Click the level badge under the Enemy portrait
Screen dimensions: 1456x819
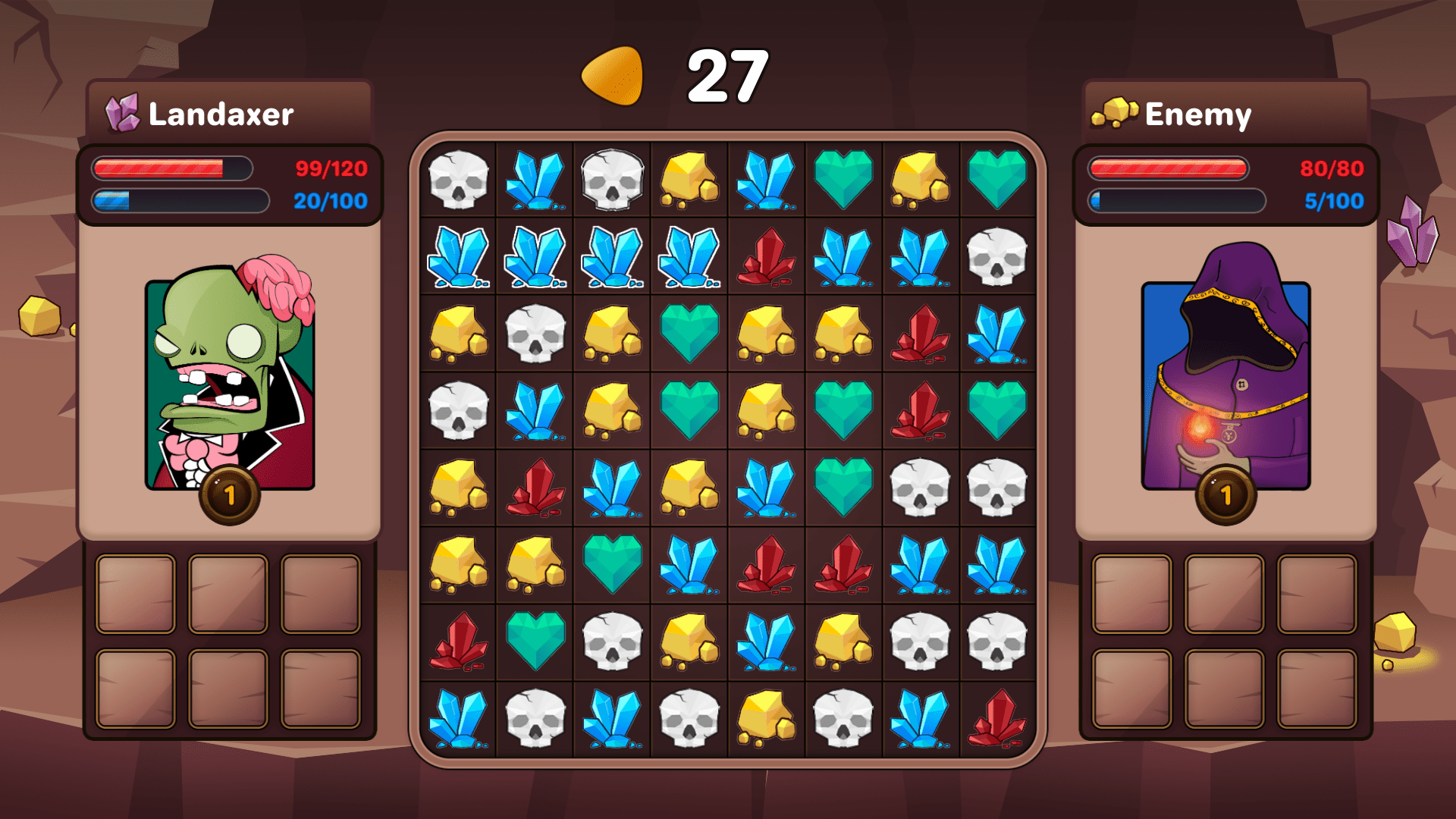1225,496
